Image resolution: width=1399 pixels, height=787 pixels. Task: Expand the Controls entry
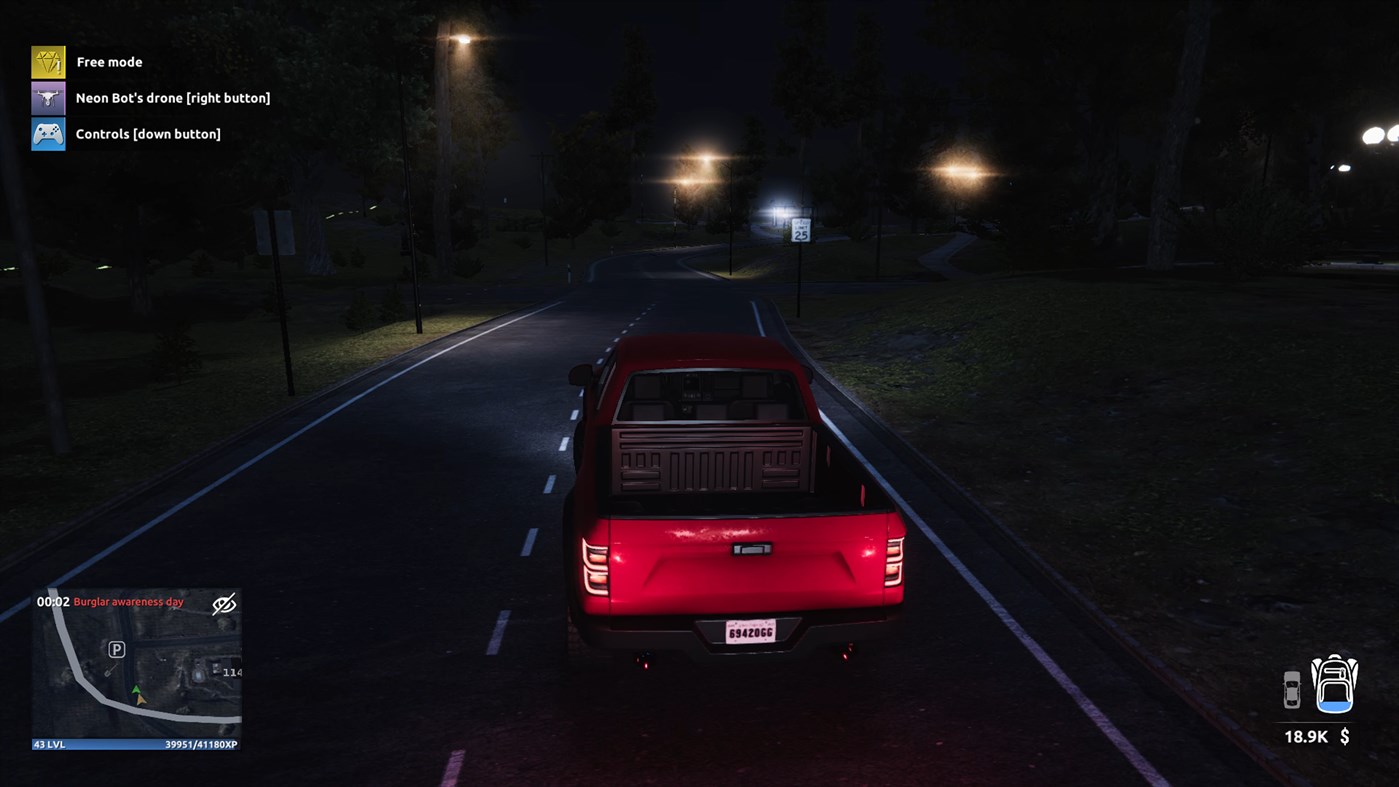[x=147, y=133]
